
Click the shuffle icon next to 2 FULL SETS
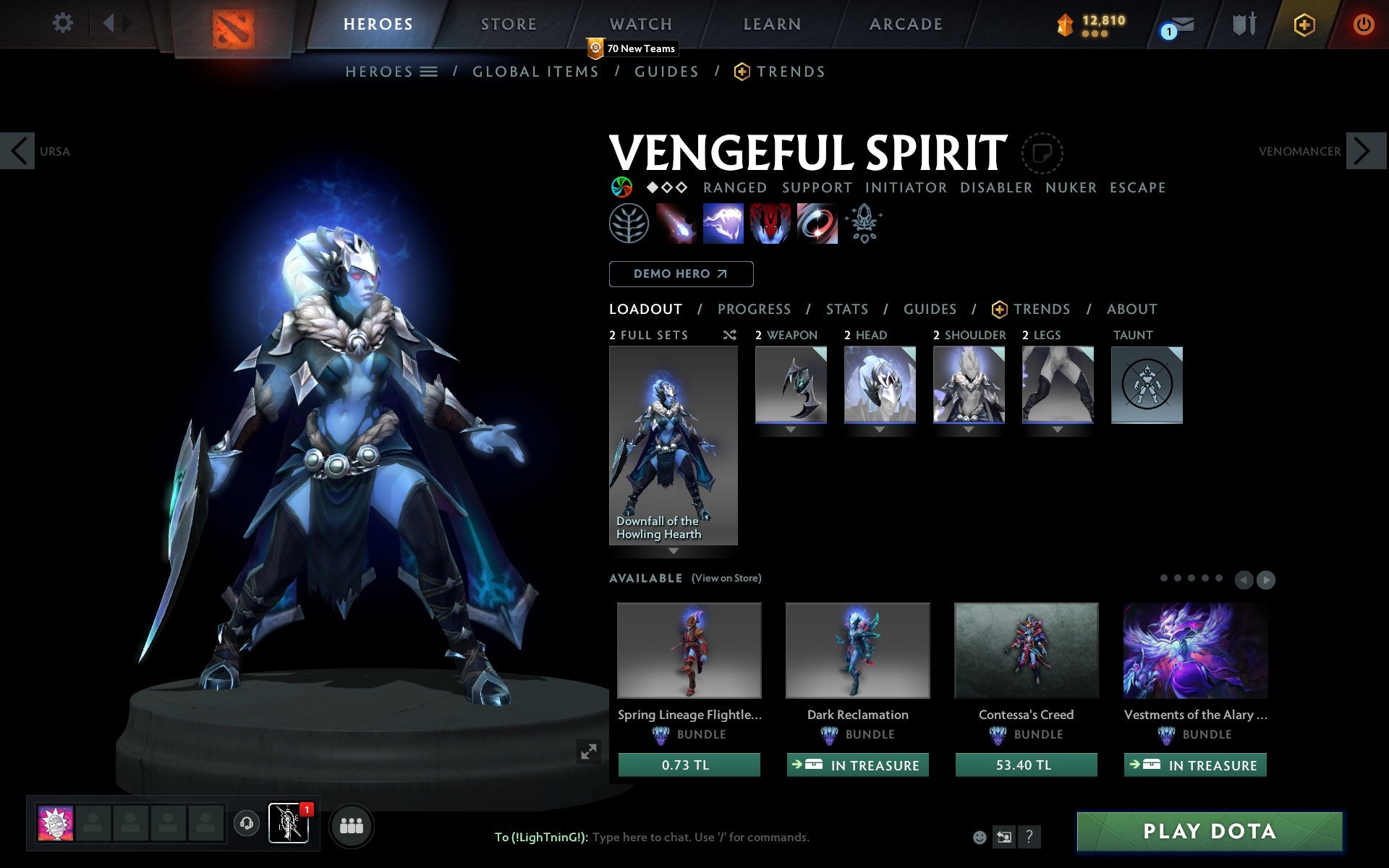[729, 335]
